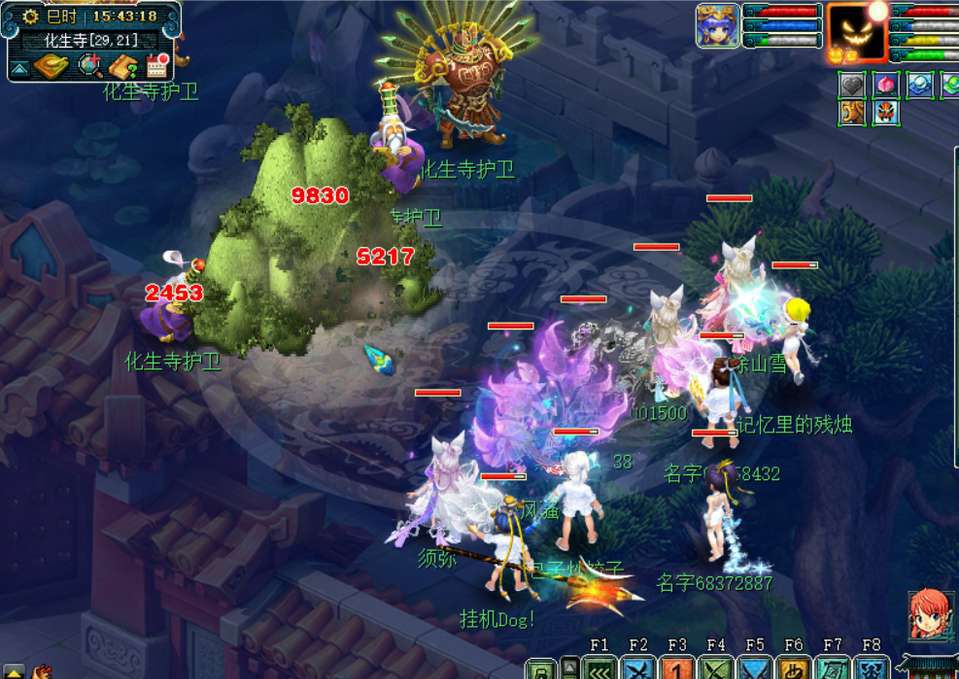Open the scroll with green question mark
The image size is (959, 679).
point(124,67)
